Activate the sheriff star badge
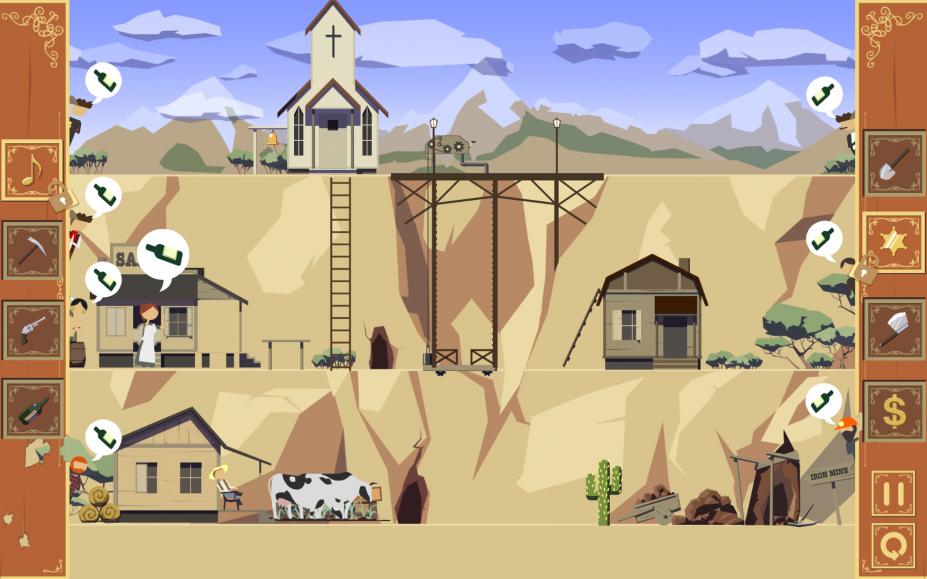The width and height of the screenshot is (927, 579). click(894, 242)
